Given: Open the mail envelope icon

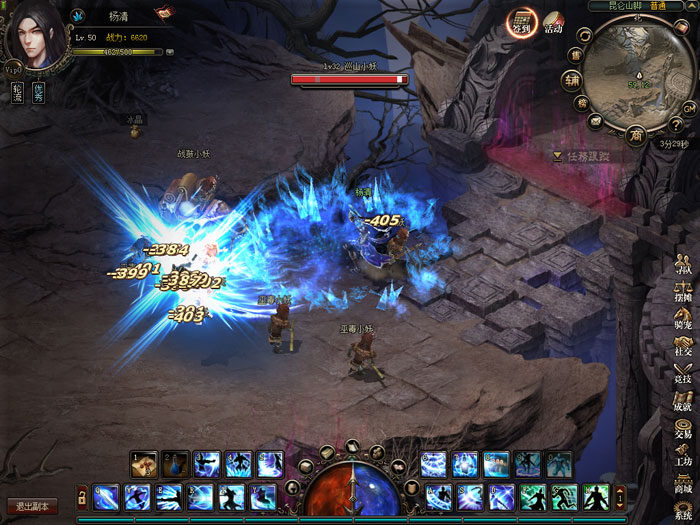Looking at the screenshot, I should point(594,121).
